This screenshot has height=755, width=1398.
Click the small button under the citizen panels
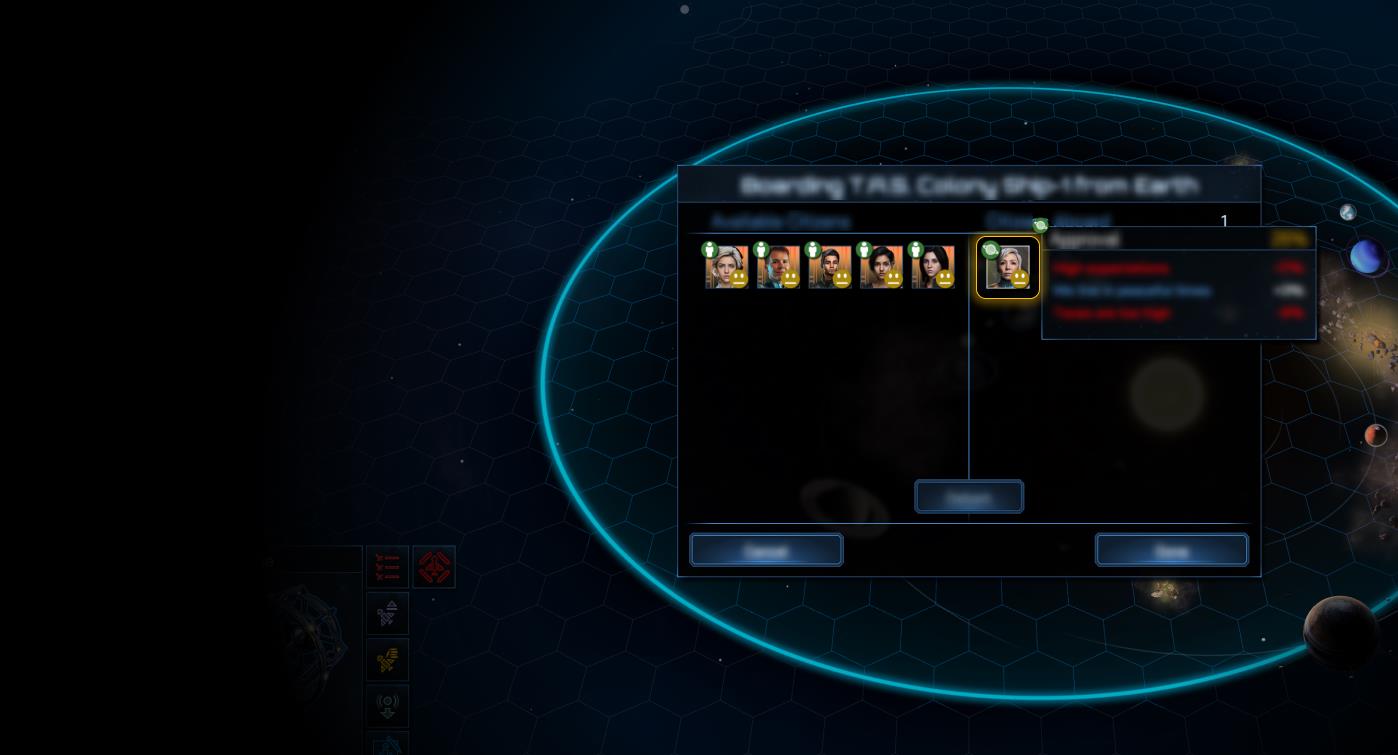point(968,497)
